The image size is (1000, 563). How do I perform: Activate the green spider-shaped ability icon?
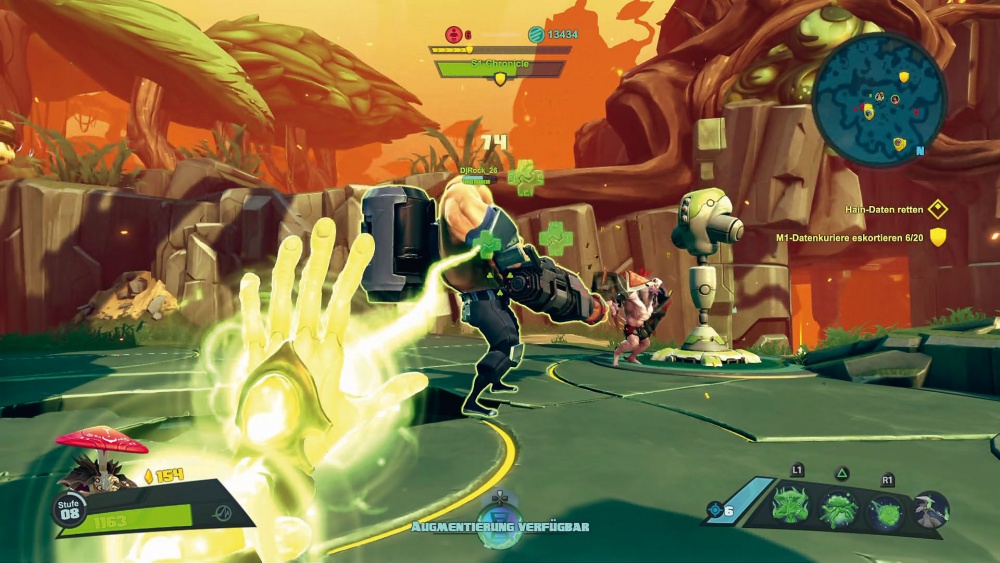pos(840,509)
